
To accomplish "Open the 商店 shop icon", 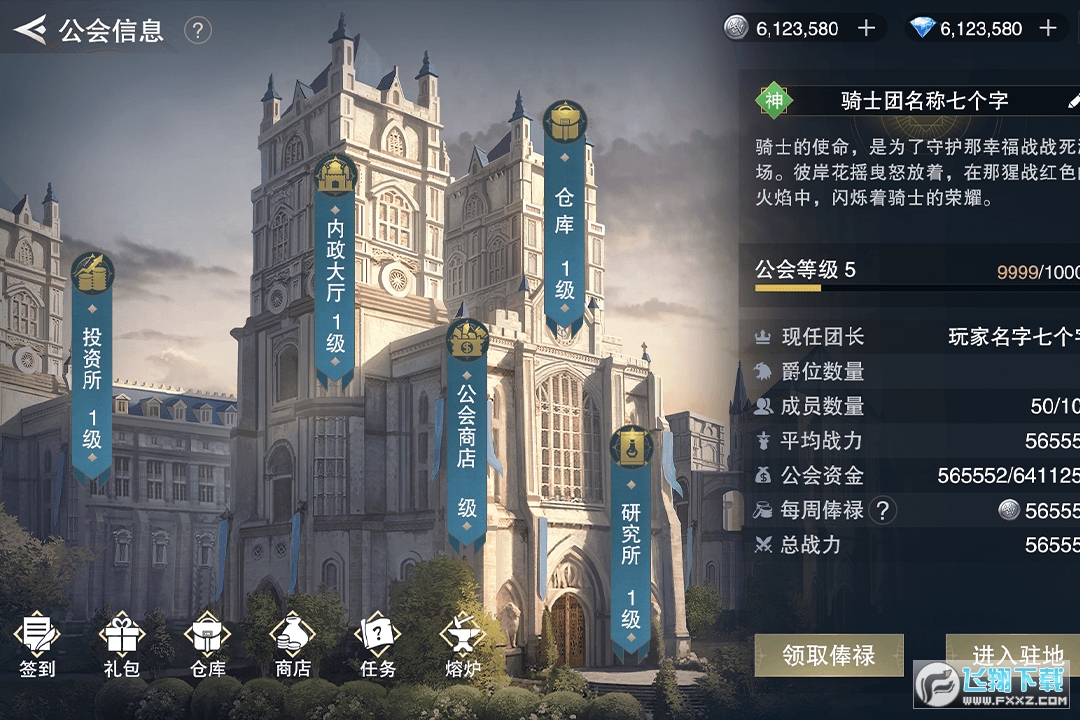I will 292,645.
